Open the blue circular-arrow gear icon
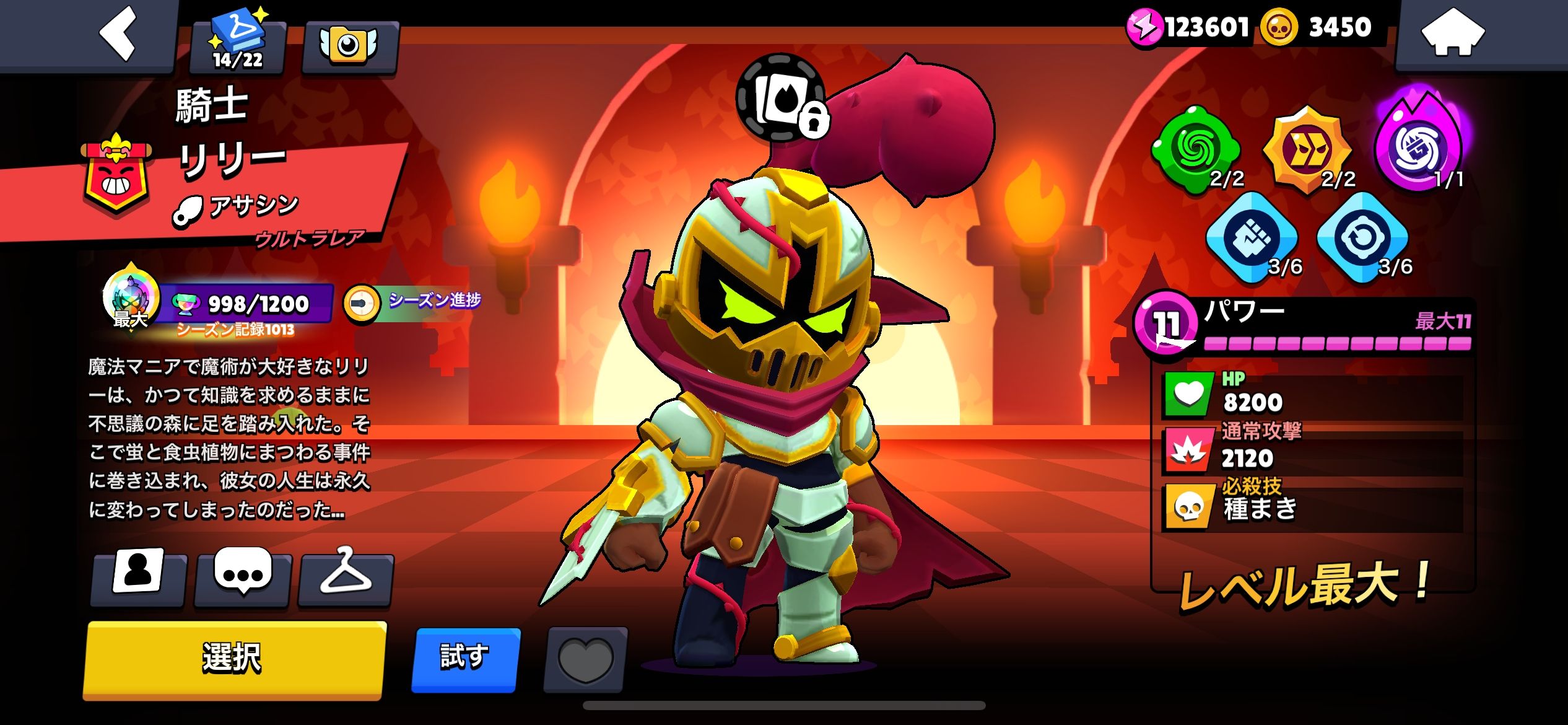Viewport: 1568px width, 725px height. click(1362, 239)
